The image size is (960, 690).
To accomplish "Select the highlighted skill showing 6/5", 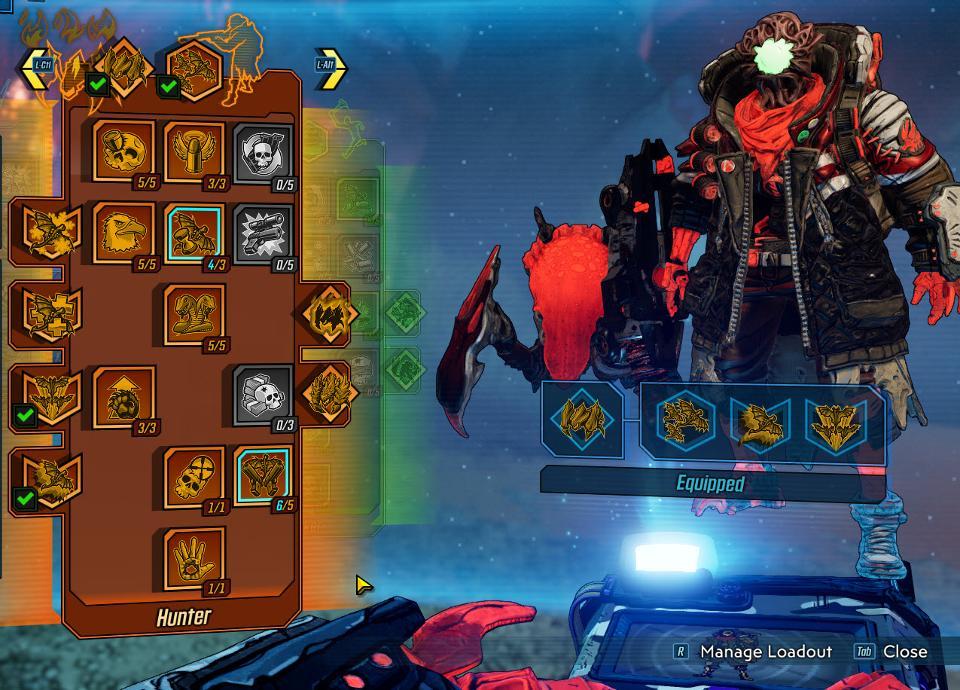I will point(263,476).
